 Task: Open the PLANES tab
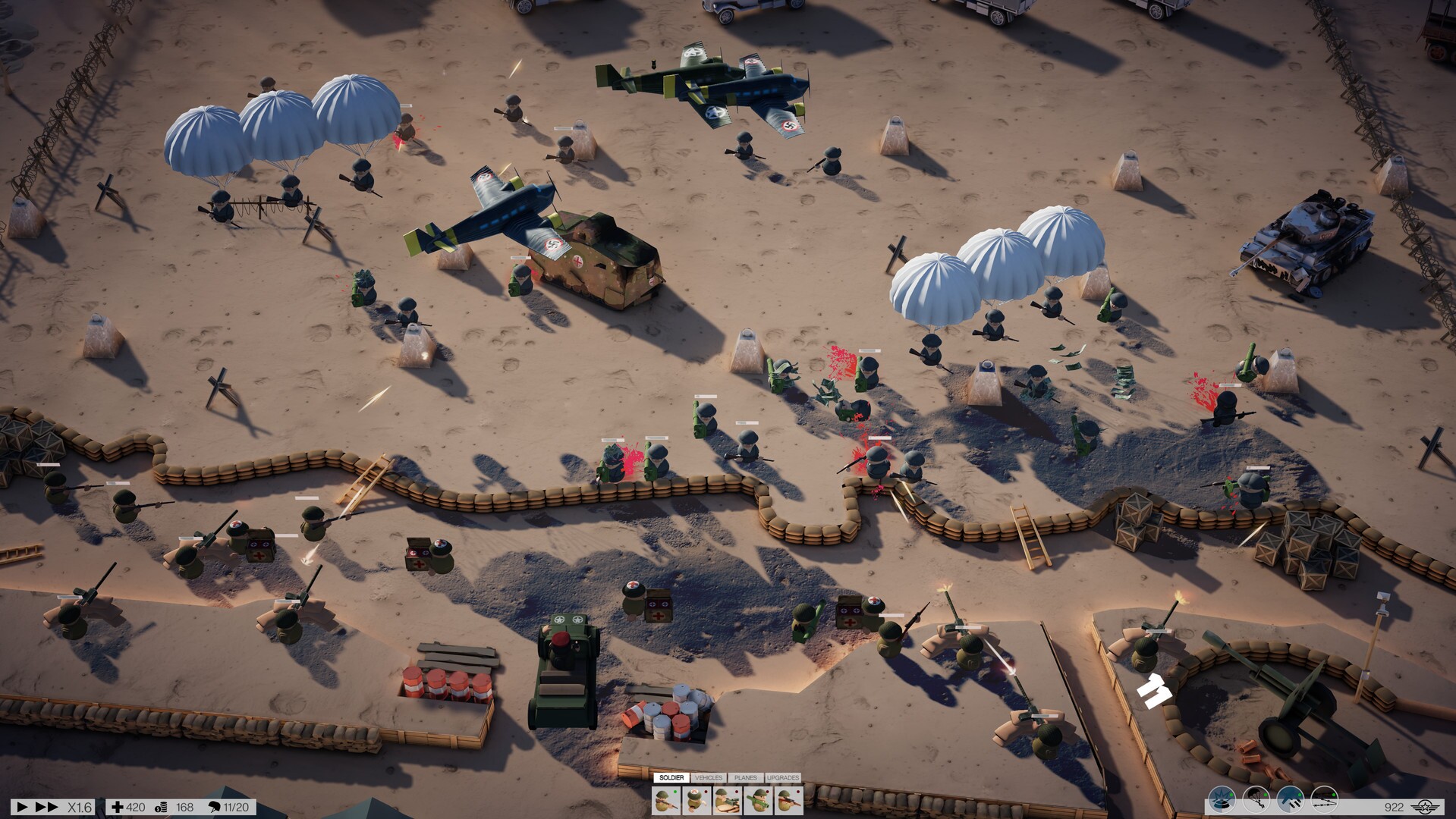pos(744,778)
